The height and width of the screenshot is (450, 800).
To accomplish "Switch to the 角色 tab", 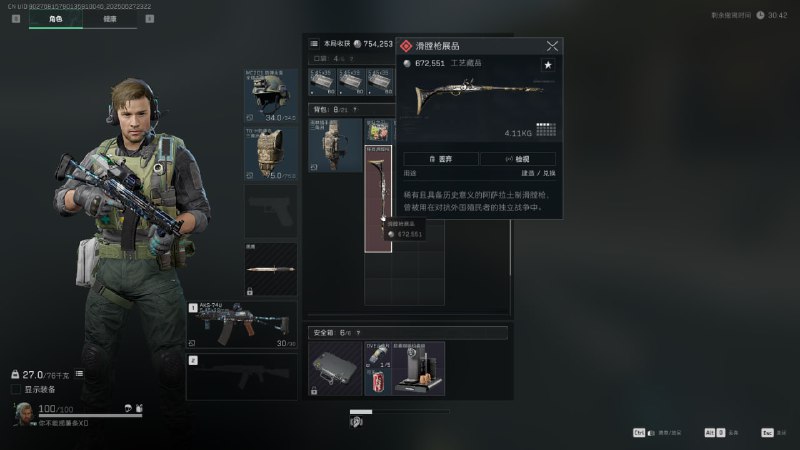I will 55,18.
